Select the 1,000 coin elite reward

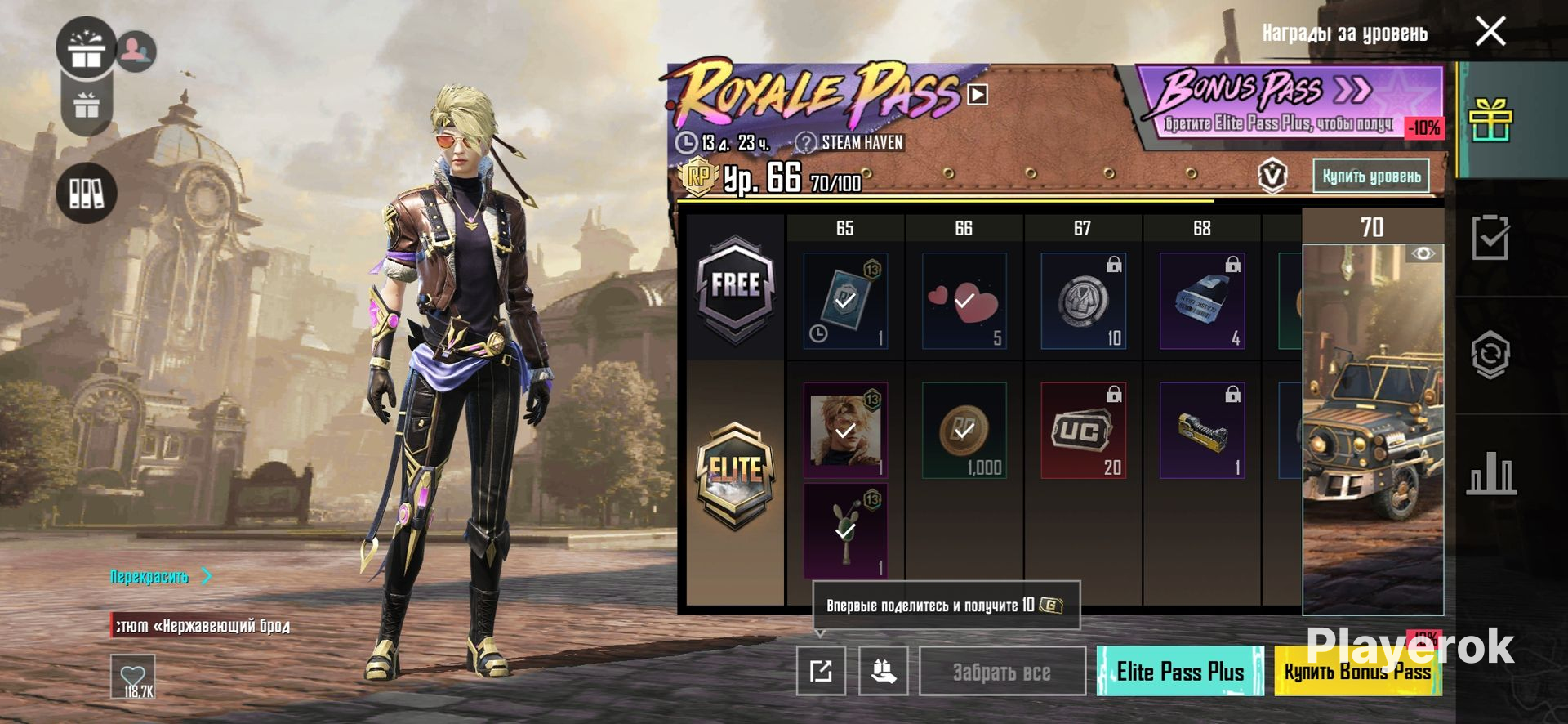(x=964, y=431)
